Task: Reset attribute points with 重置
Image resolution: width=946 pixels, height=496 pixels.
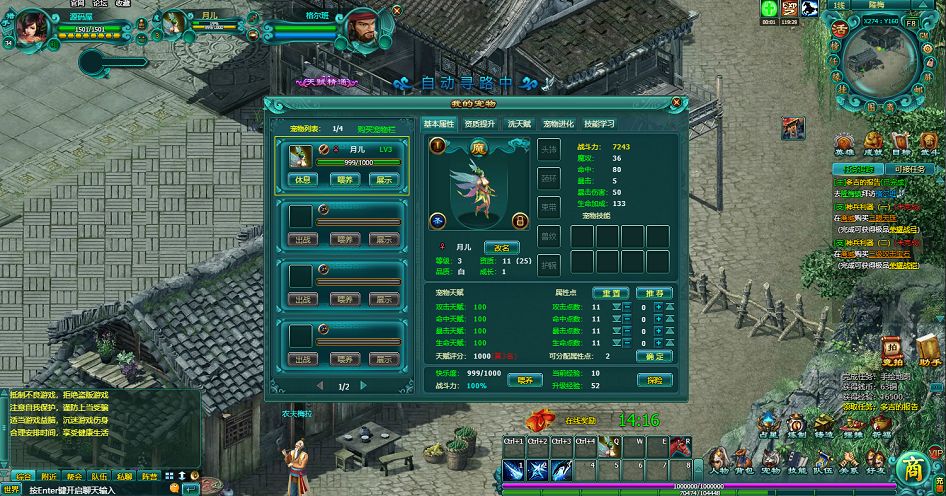Action: tap(611, 293)
